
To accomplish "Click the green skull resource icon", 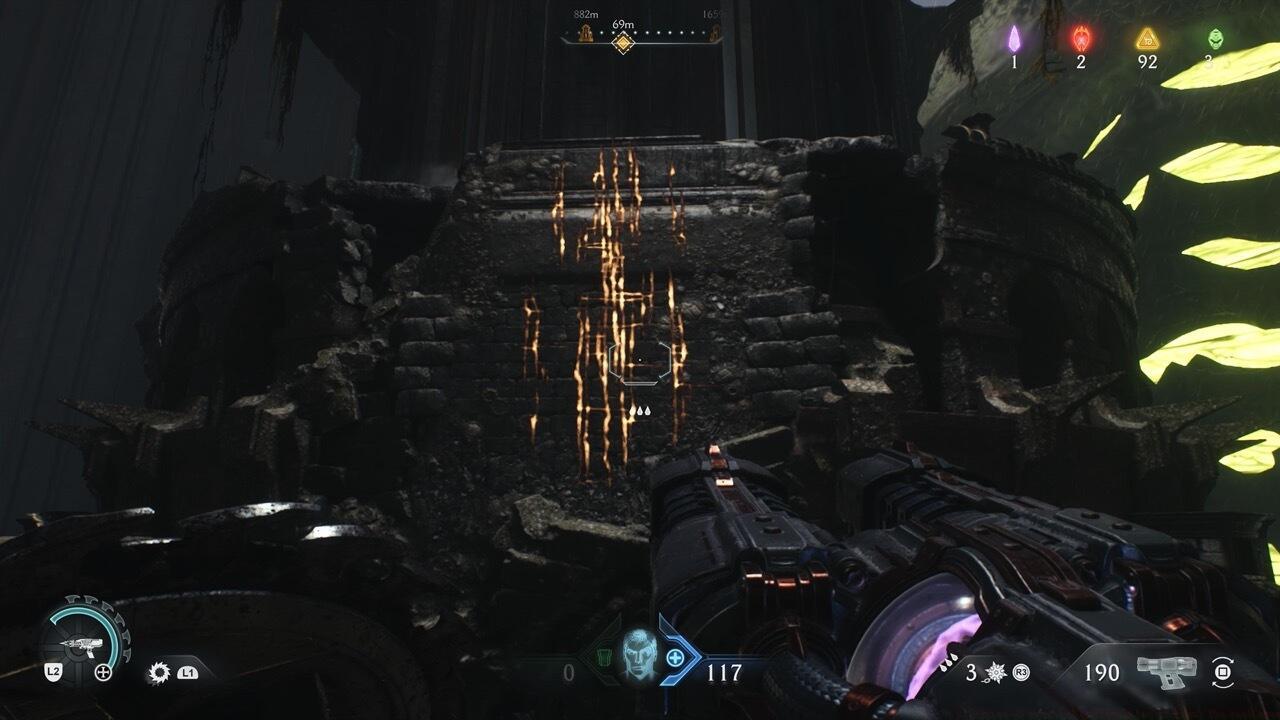I will [x=1214, y=39].
